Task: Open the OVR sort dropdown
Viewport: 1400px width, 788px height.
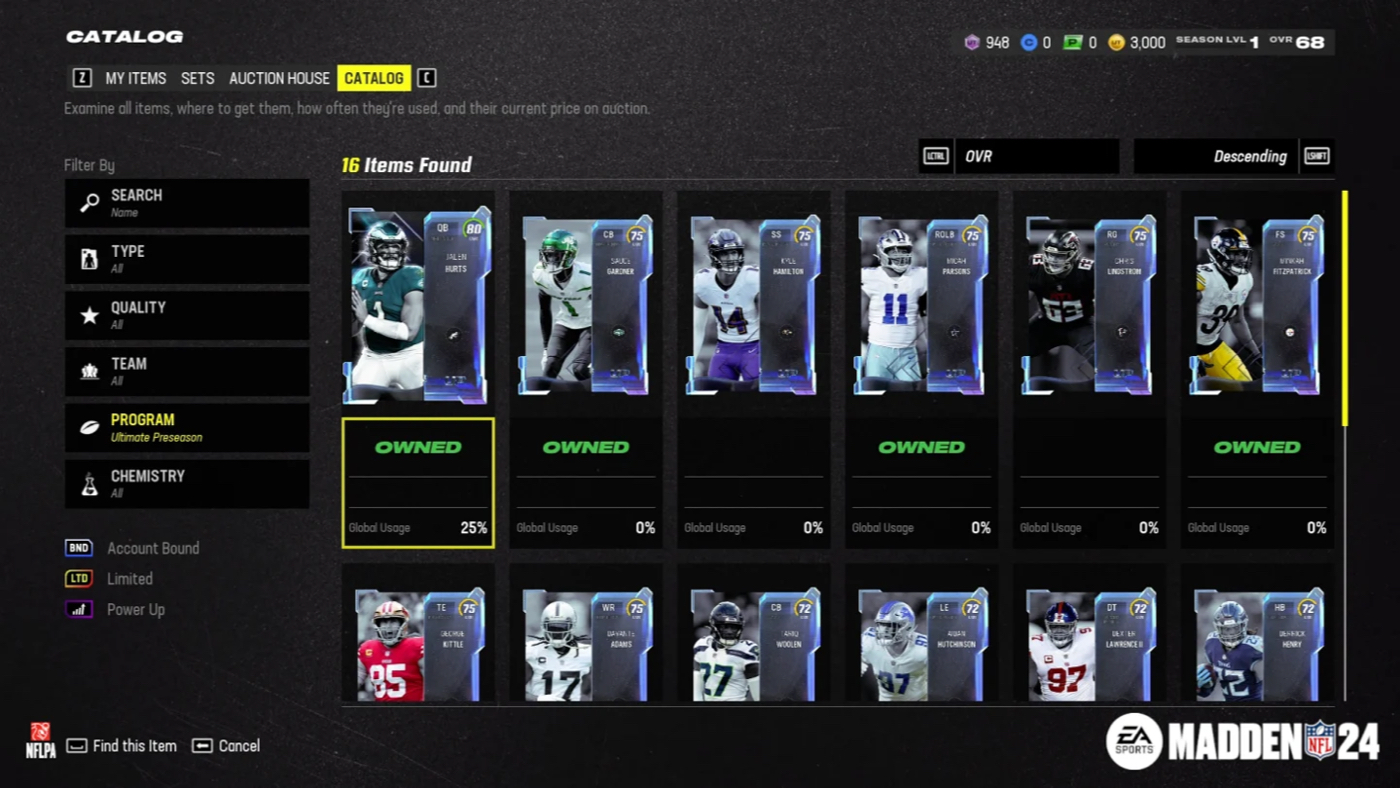Action: tap(1035, 156)
